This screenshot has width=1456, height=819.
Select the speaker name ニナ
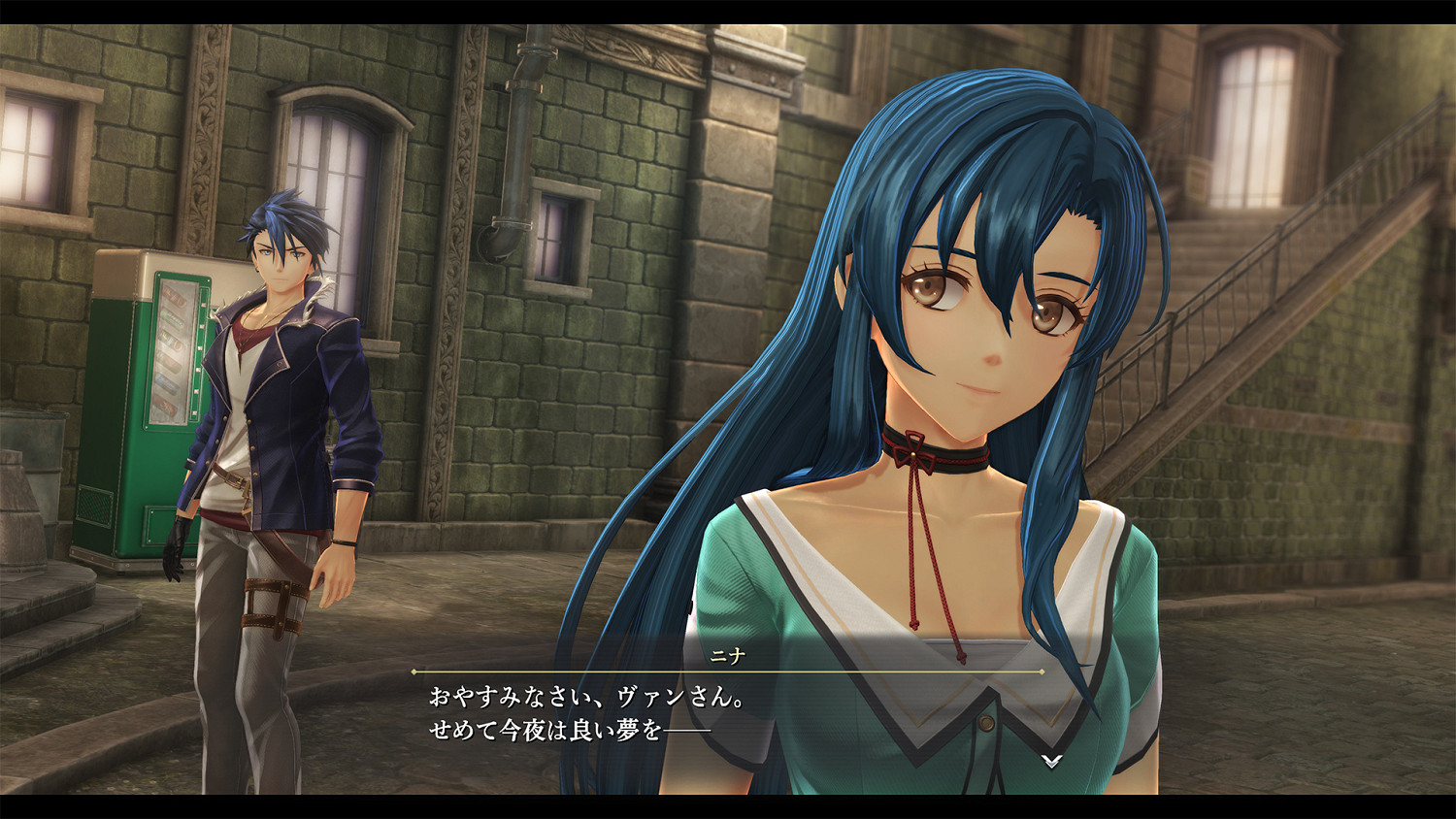pyautogui.click(x=726, y=655)
